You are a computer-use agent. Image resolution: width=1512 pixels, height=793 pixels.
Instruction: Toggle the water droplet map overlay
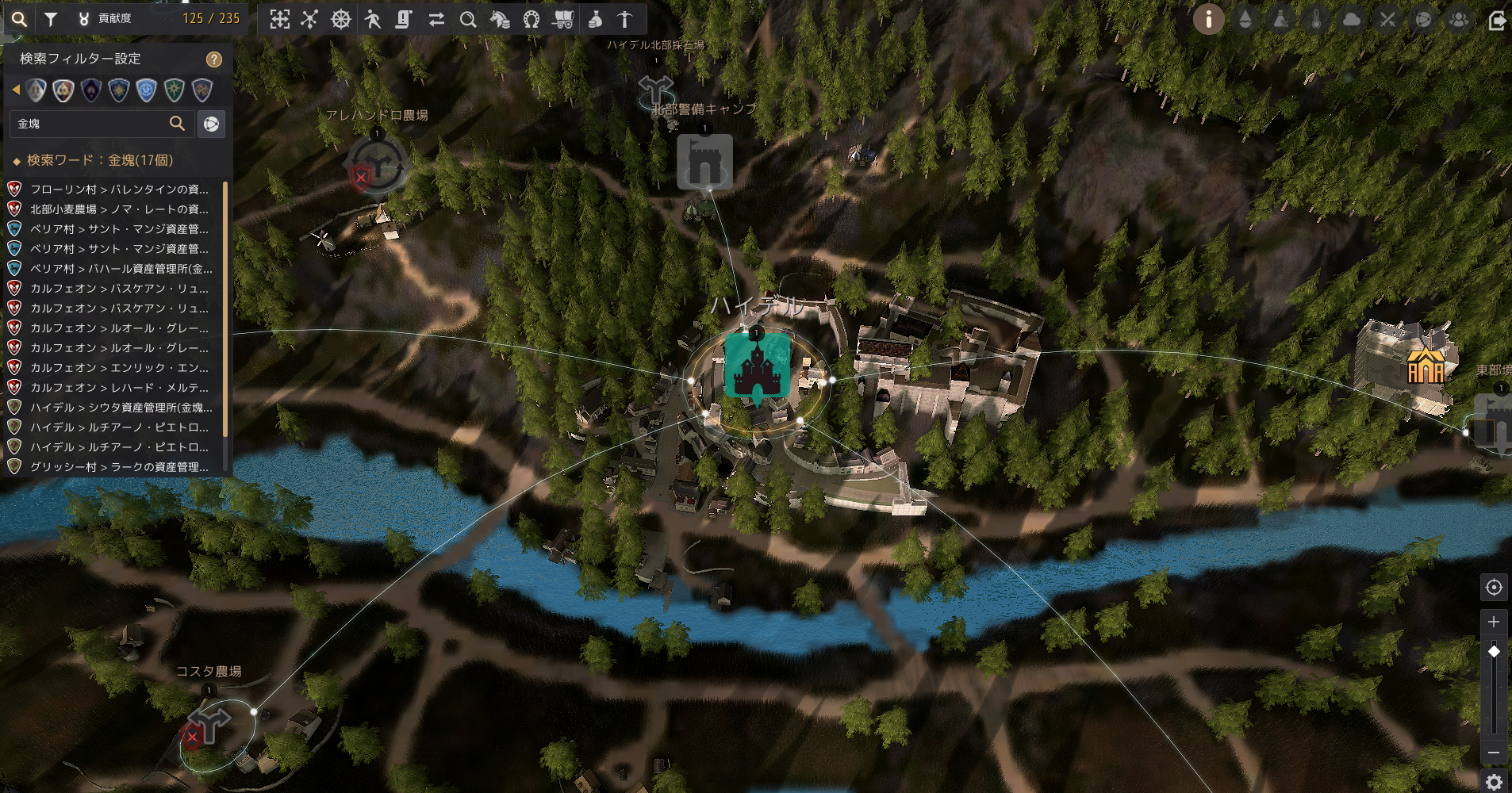1245,19
